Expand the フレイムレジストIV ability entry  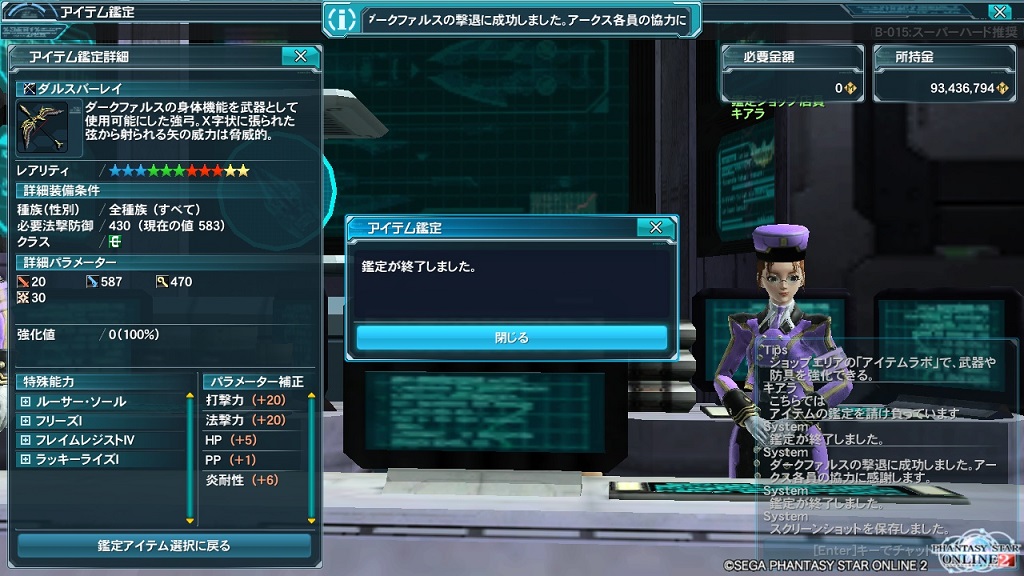pos(25,440)
